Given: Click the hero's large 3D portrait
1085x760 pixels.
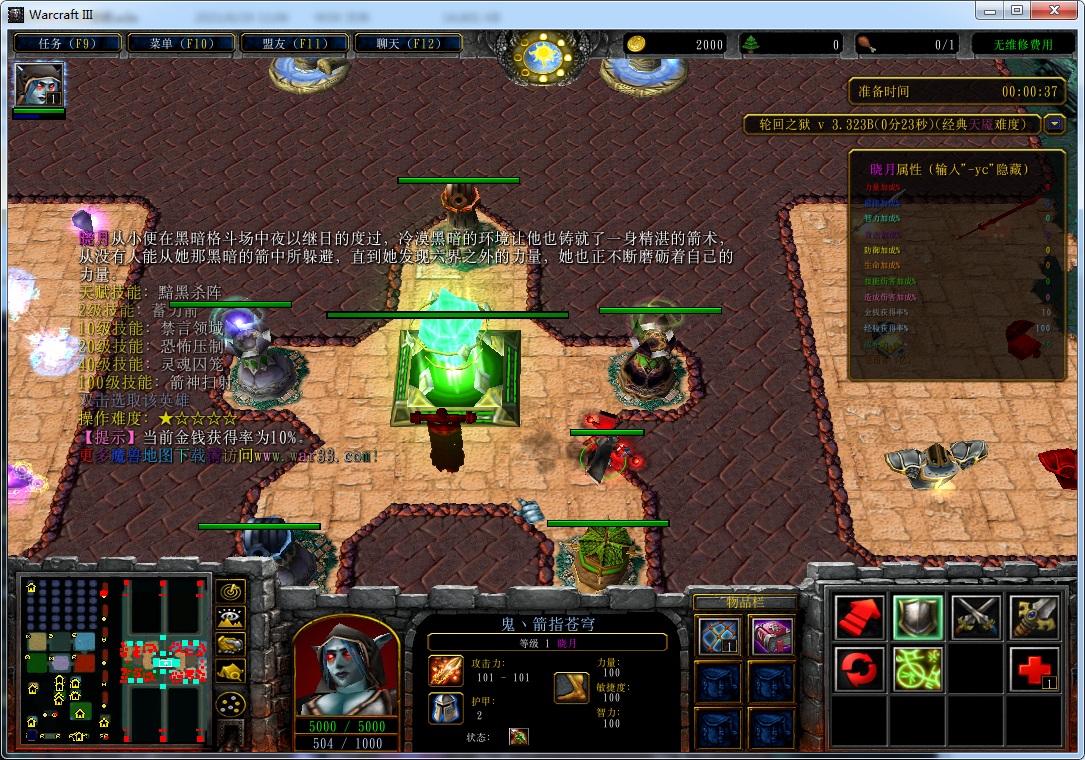Looking at the screenshot, I should (347, 664).
